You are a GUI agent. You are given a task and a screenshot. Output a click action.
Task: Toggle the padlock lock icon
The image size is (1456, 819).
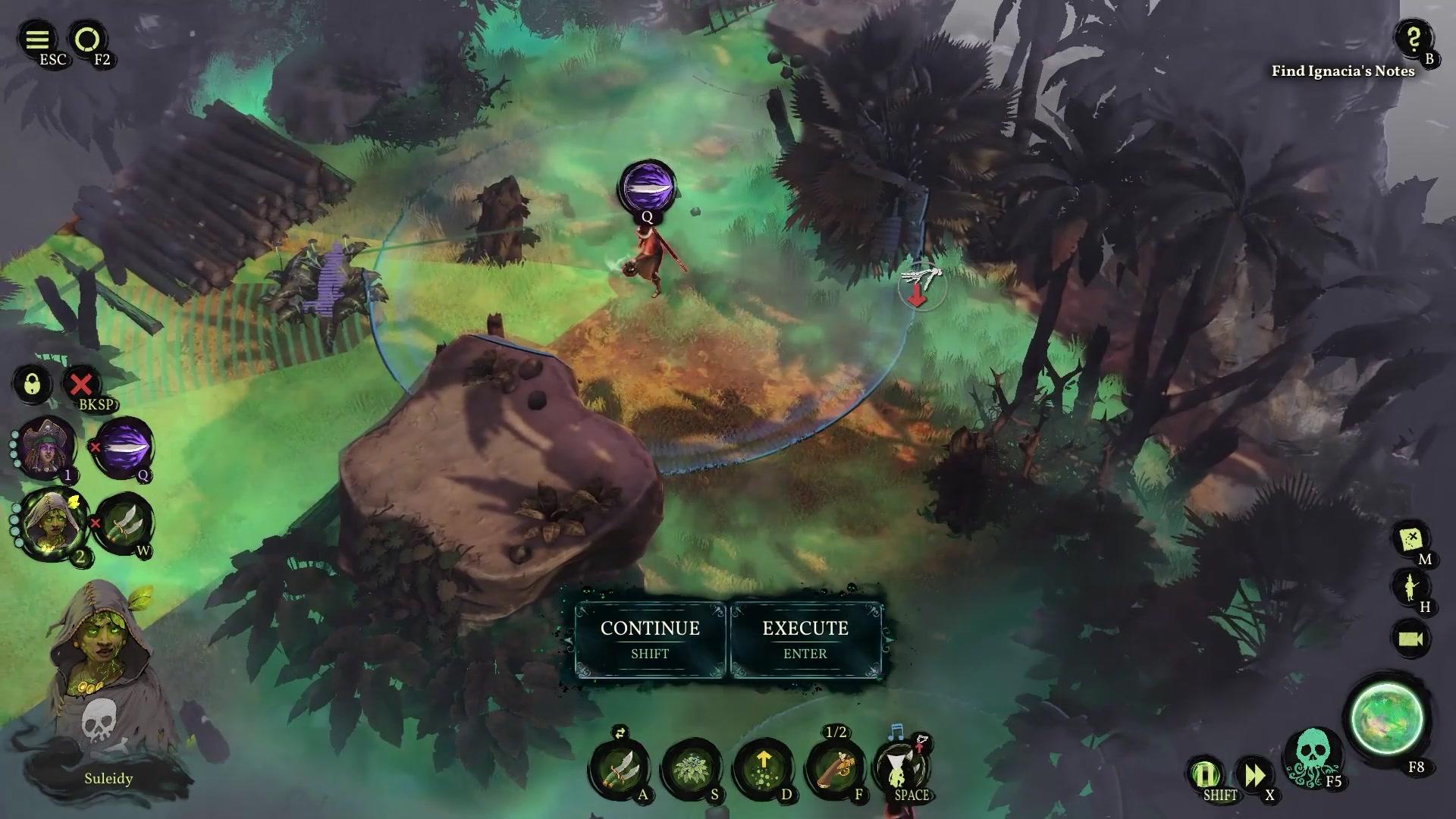[32, 384]
